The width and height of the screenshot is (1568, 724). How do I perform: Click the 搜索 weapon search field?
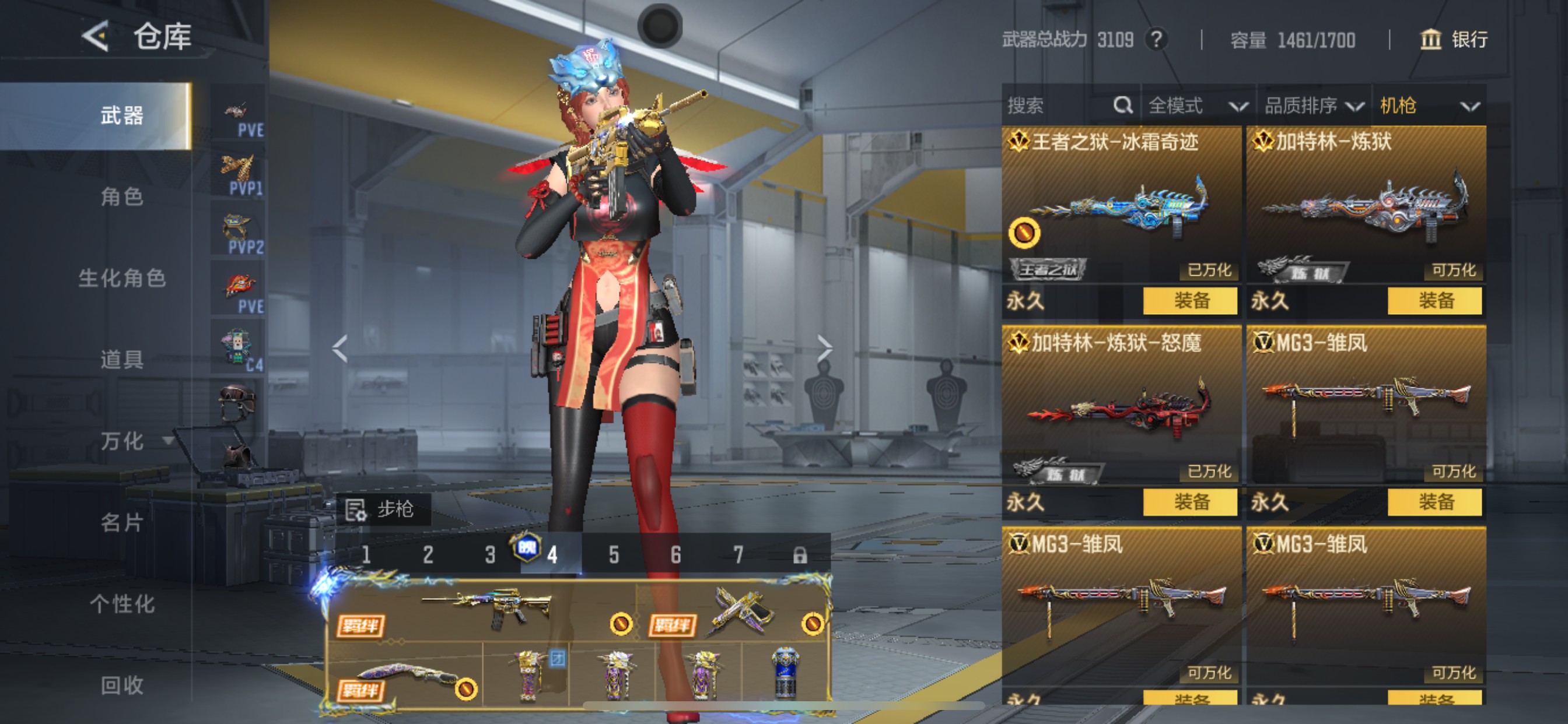[1059, 106]
